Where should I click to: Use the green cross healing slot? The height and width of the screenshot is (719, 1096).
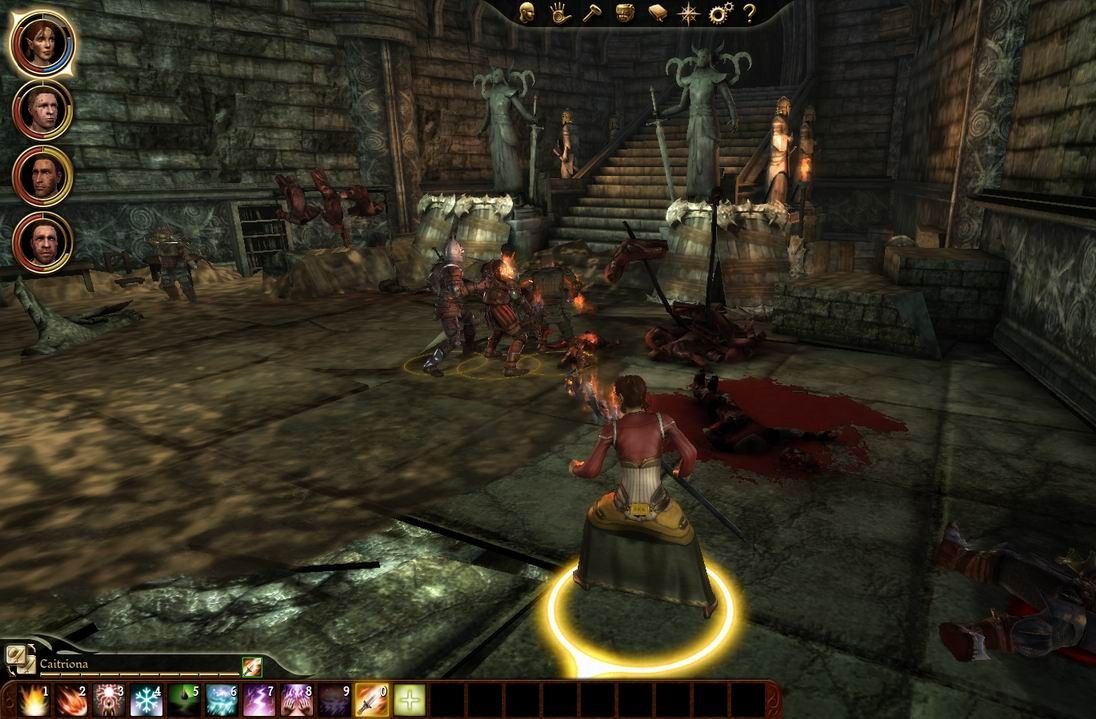[409, 700]
